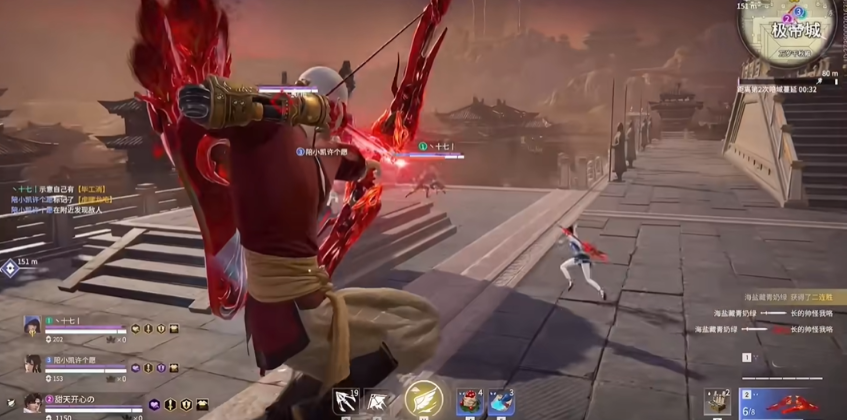This screenshot has height=420, width=847.
Task: Open the team chat log
Action: [x=60, y=199]
